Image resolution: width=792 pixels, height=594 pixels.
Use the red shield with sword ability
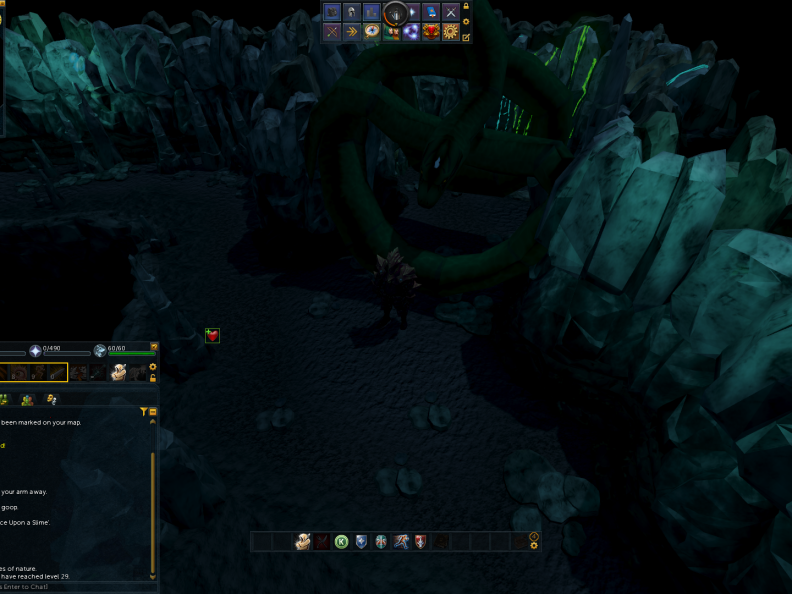click(x=421, y=542)
